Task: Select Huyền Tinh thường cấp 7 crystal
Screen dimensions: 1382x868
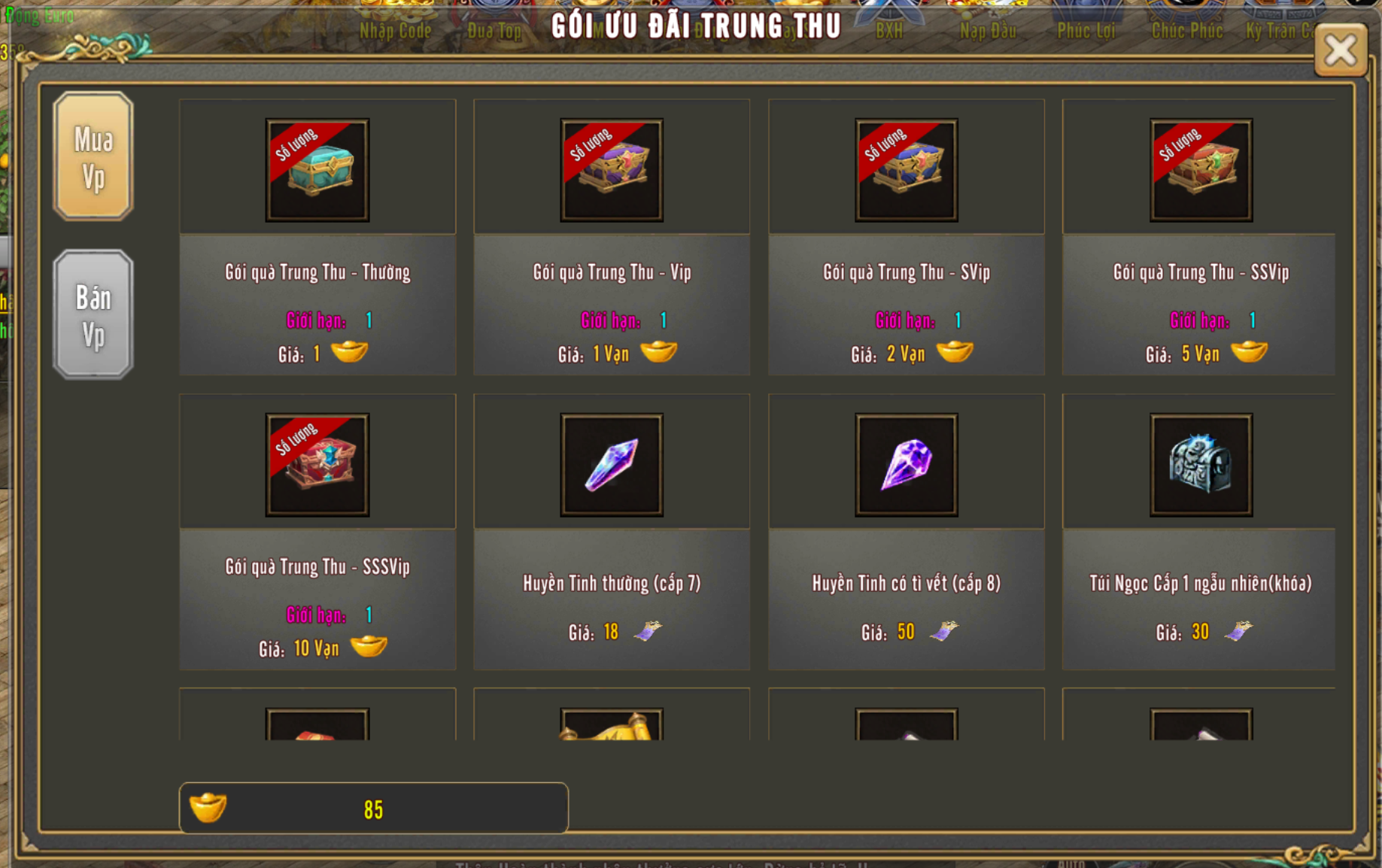Action: click(612, 465)
